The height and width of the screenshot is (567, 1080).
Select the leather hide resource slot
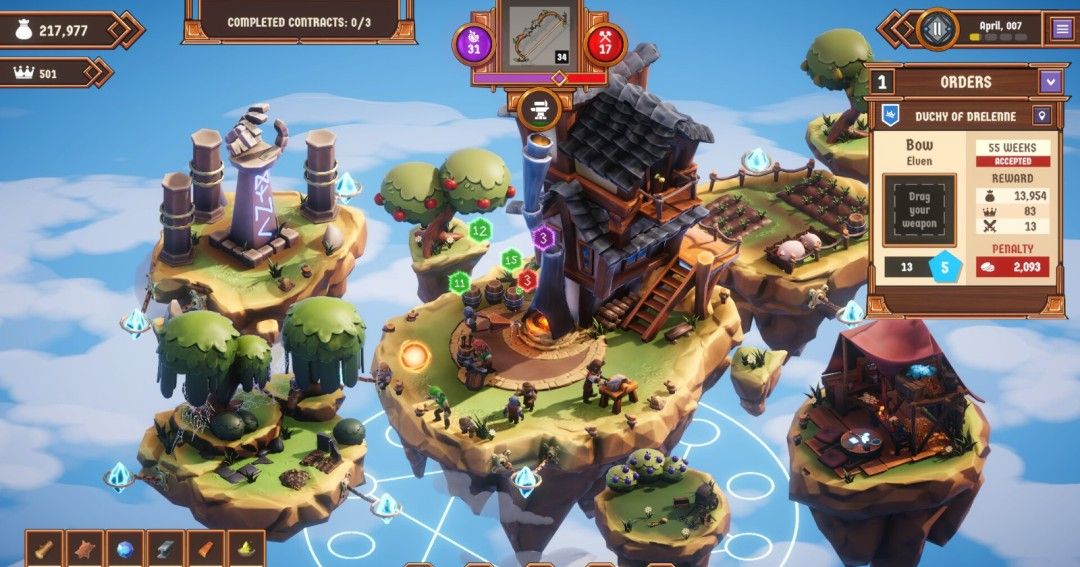(x=86, y=549)
